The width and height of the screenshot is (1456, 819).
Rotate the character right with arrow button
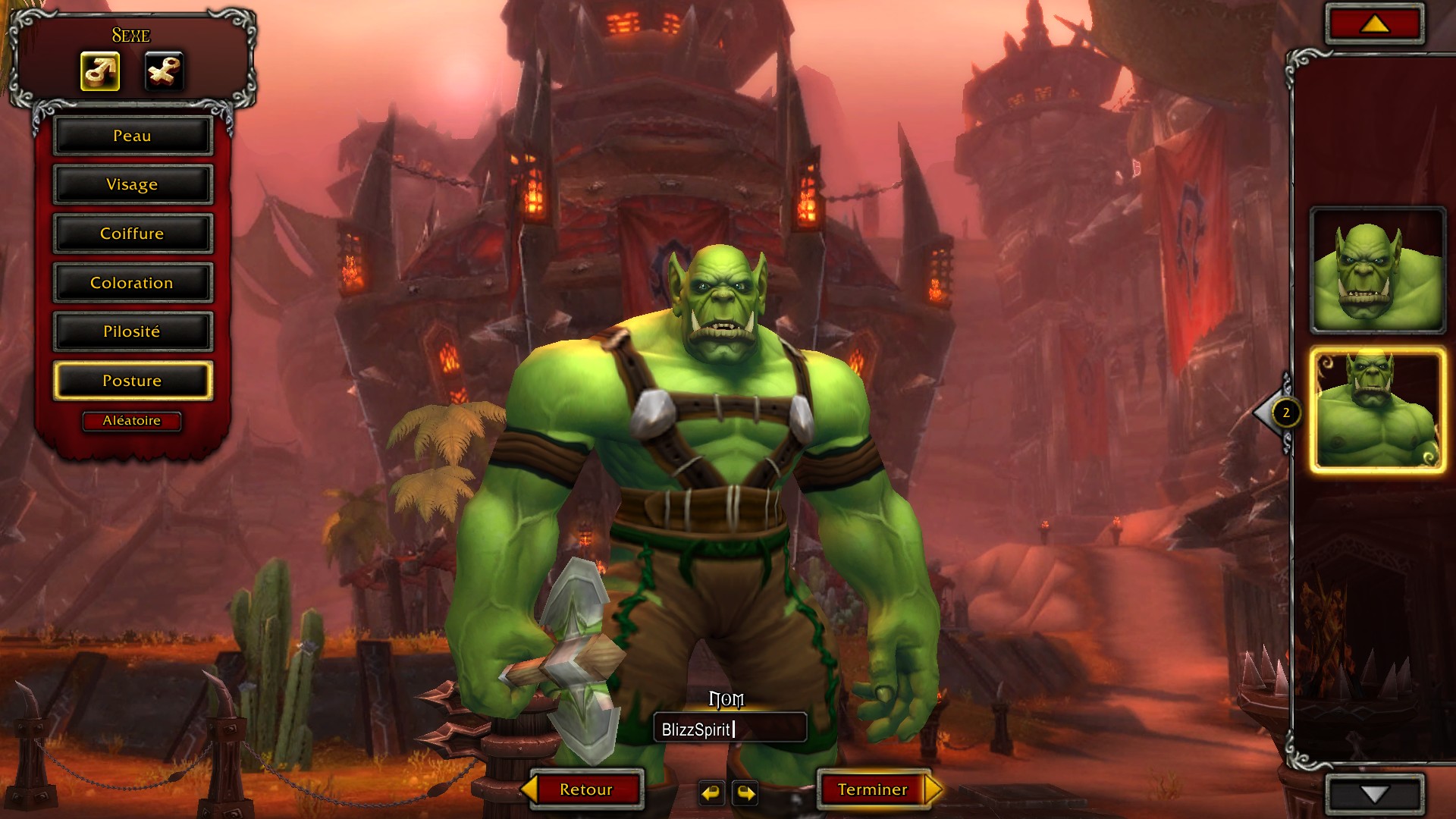(746, 793)
